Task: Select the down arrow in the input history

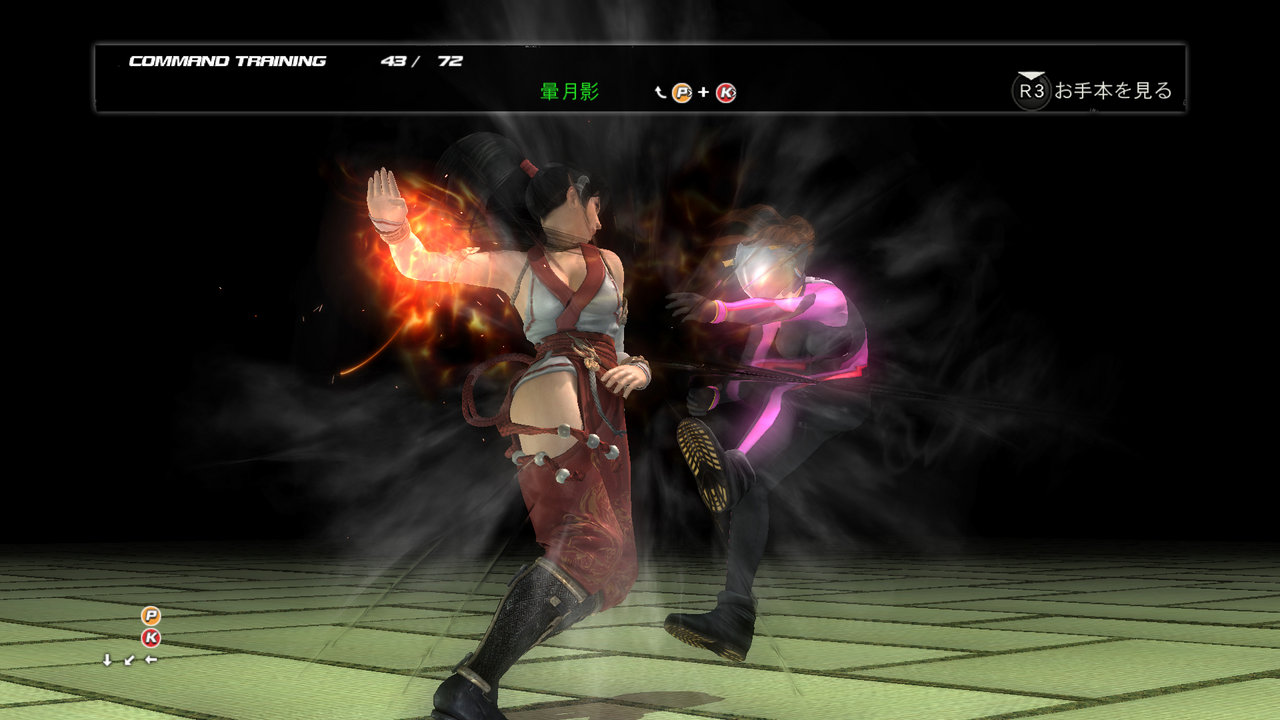Action: coord(107,662)
